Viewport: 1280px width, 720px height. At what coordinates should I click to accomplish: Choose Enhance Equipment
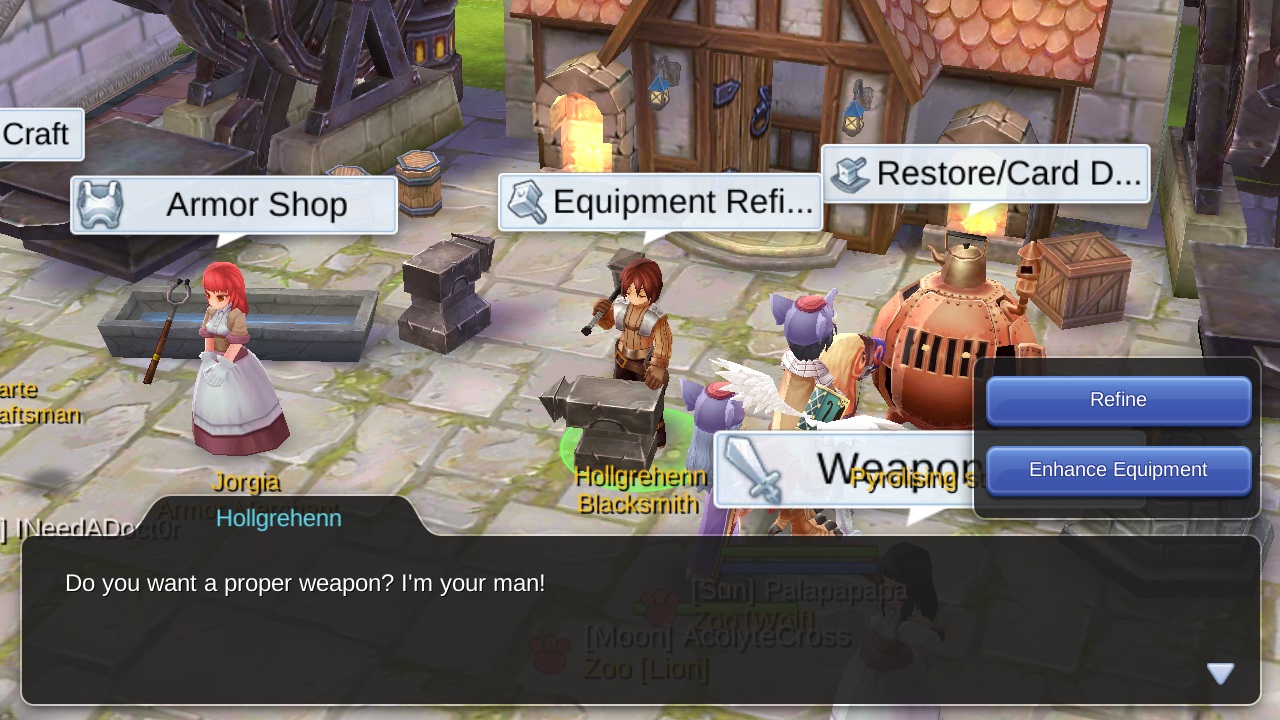click(x=1117, y=470)
